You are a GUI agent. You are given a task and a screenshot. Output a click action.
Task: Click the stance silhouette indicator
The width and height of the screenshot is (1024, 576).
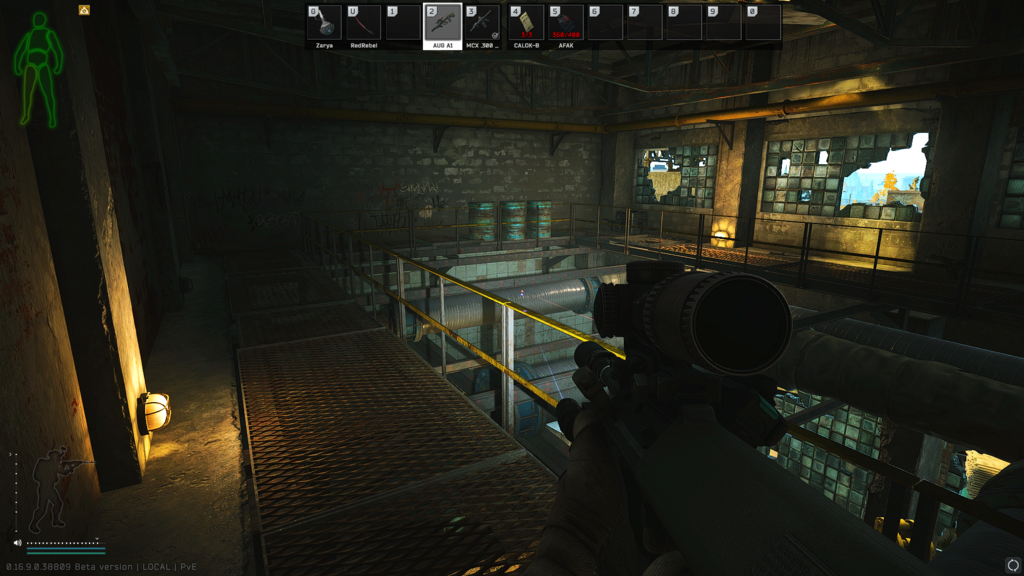pos(55,490)
